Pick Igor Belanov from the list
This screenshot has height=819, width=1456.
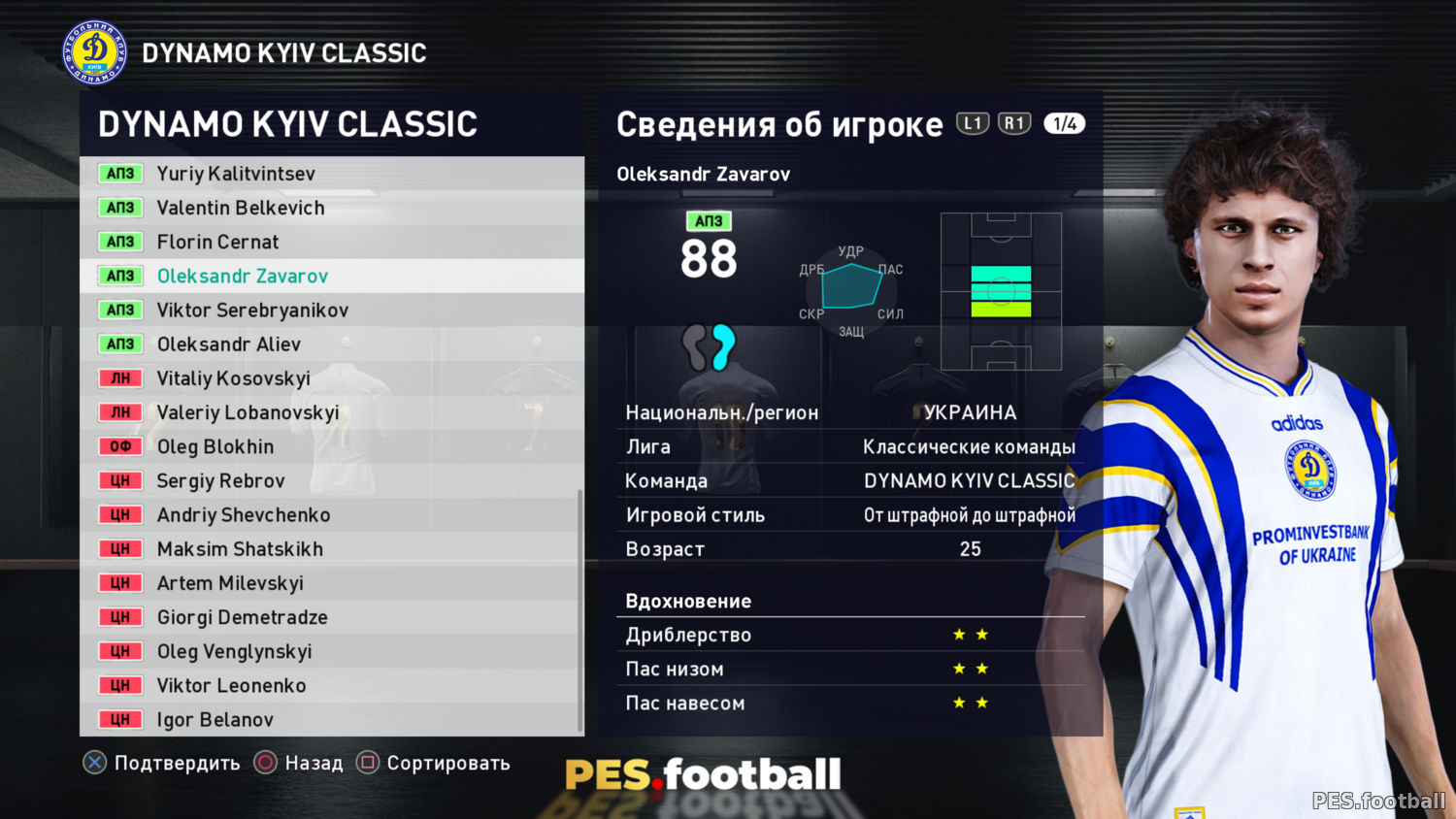pos(215,720)
